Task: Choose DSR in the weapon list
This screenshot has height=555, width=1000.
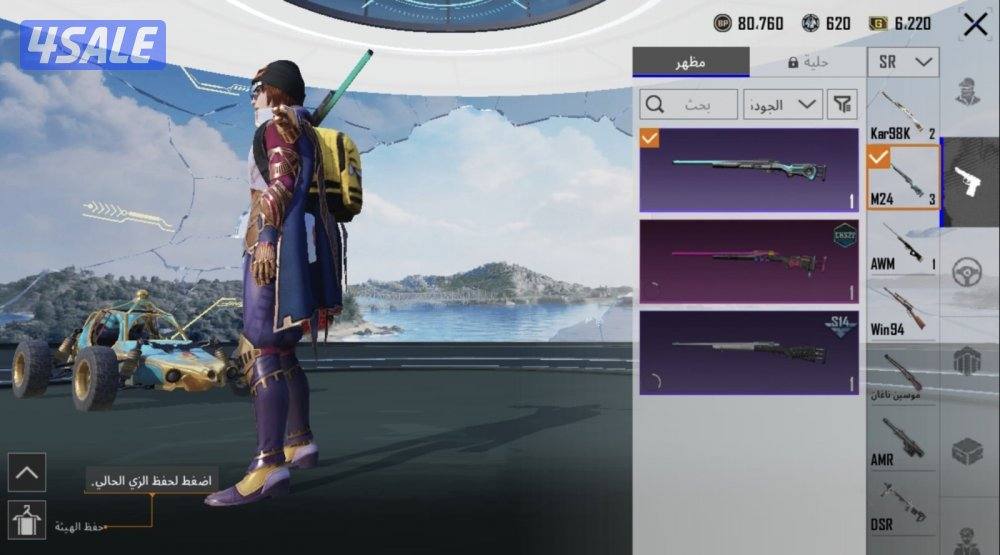Action: click(x=903, y=507)
